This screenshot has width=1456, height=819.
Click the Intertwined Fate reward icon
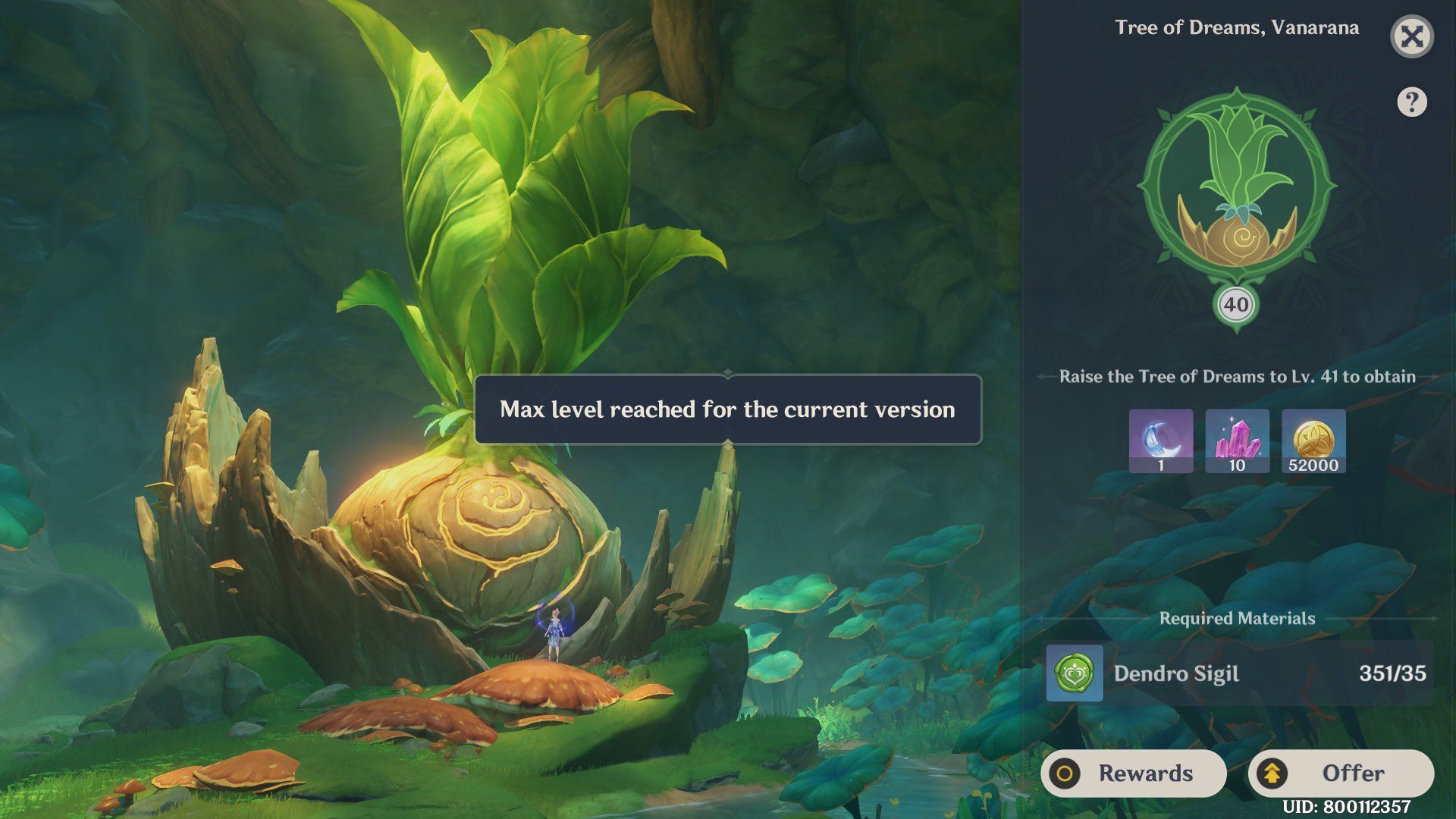coord(1160,440)
